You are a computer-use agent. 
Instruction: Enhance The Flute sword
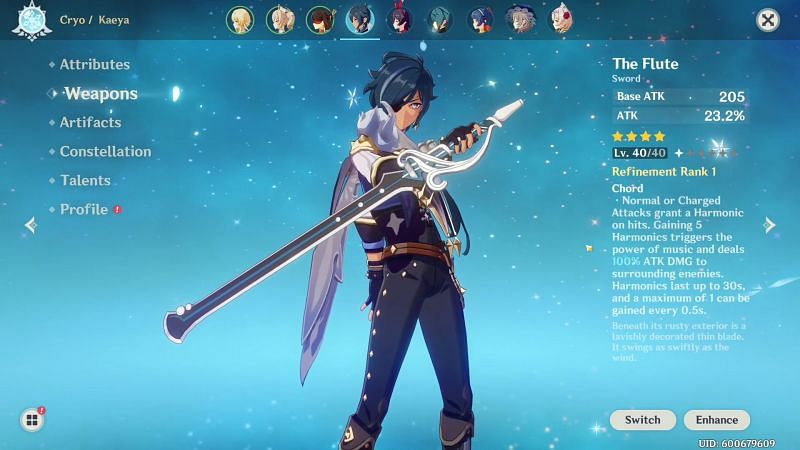point(717,420)
